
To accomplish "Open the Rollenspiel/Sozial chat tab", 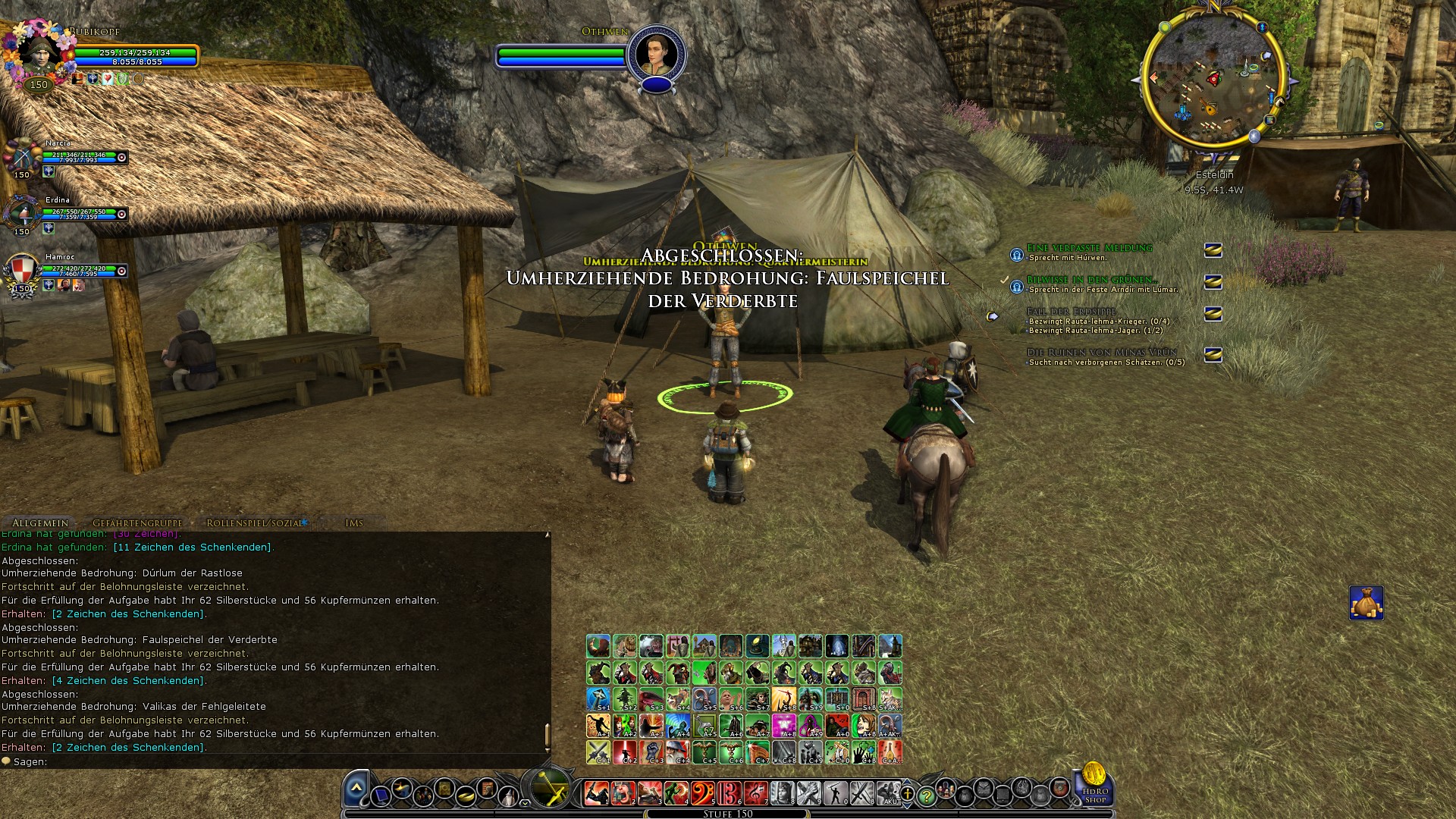I will click(255, 522).
